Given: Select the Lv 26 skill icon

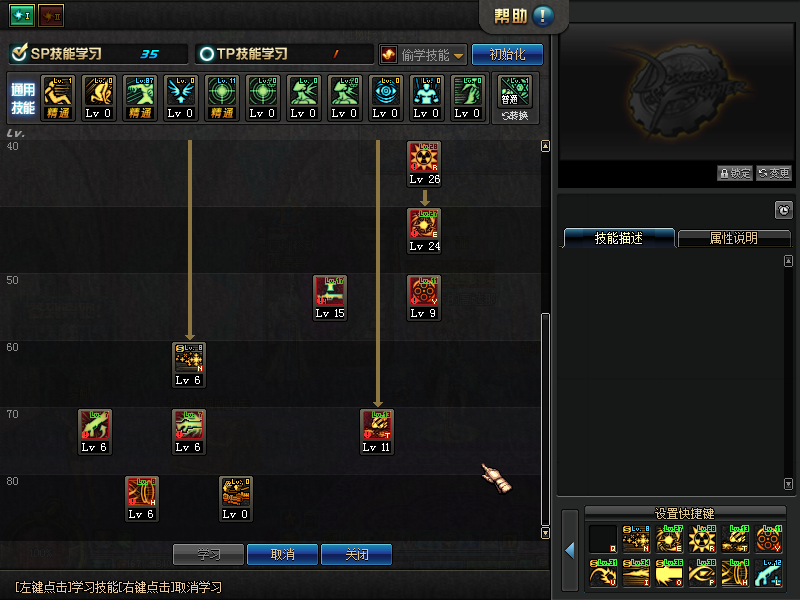Looking at the screenshot, I should pyautogui.click(x=424, y=158).
